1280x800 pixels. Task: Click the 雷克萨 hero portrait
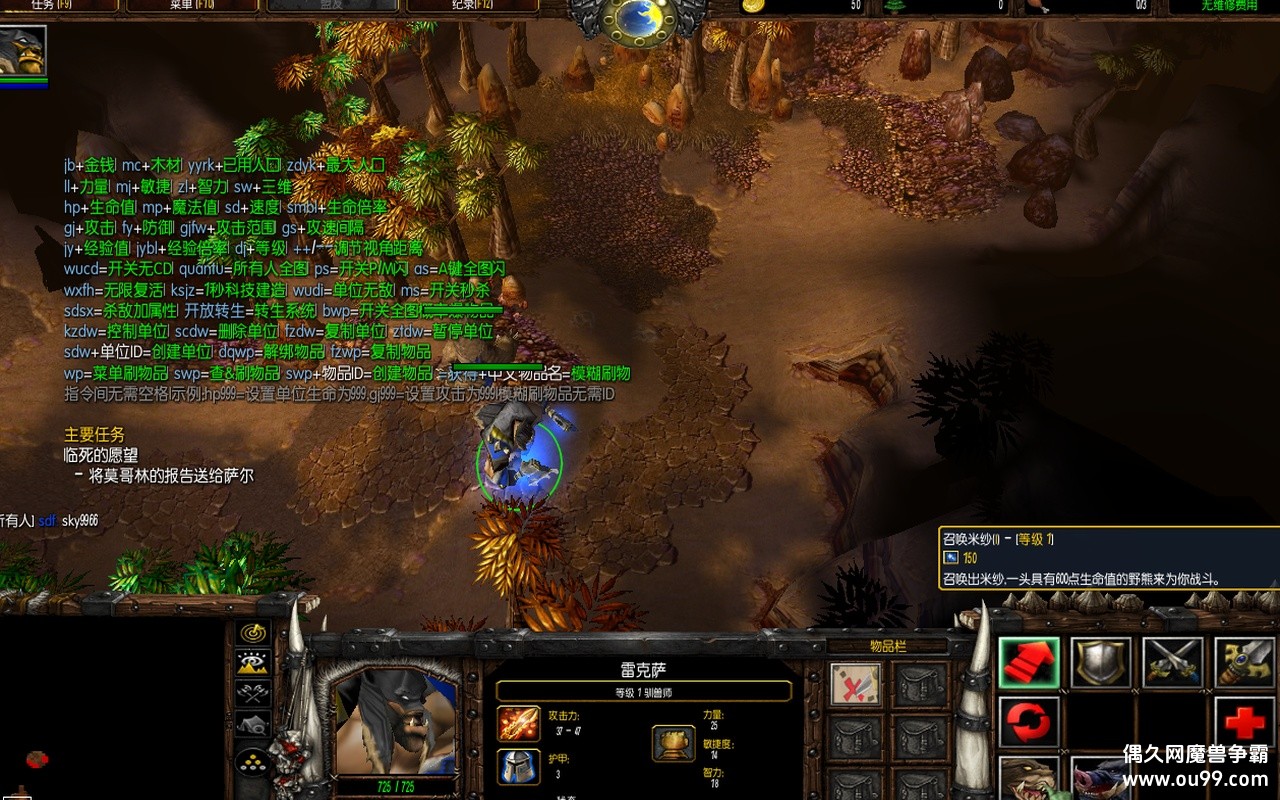394,720
